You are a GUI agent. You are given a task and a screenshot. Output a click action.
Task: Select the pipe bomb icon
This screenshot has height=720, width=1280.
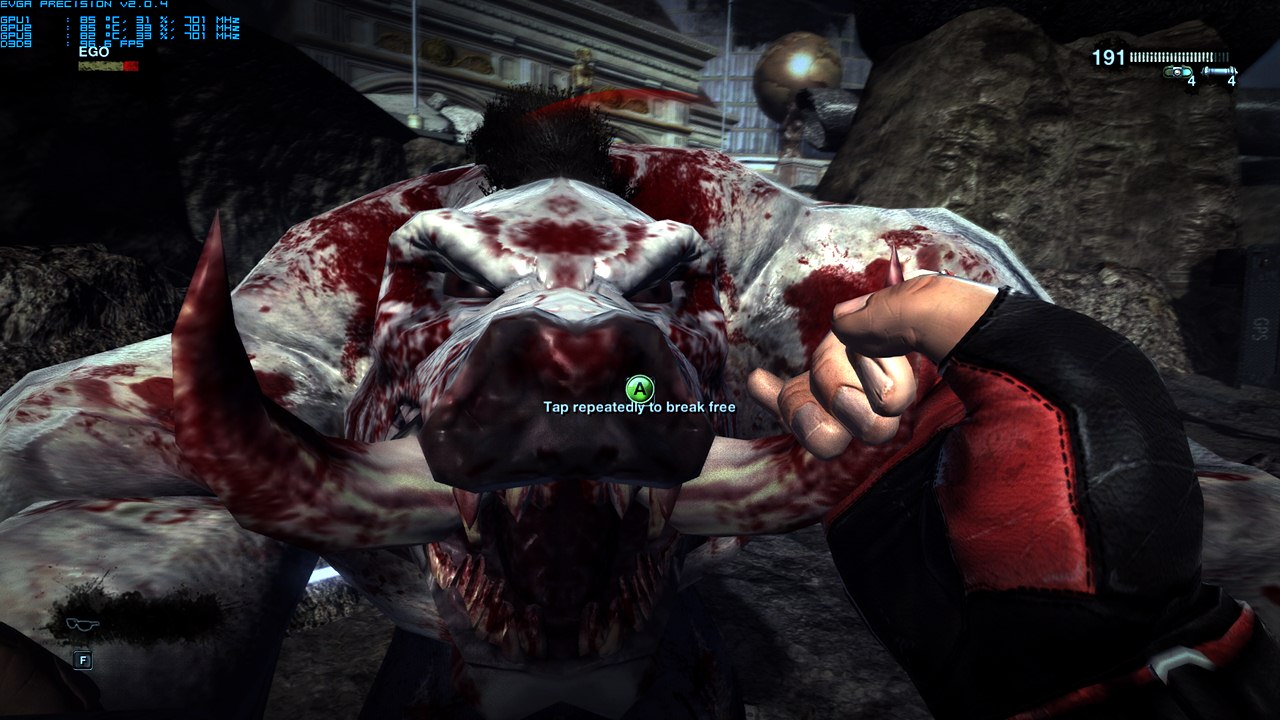(x=1218, y=71)
